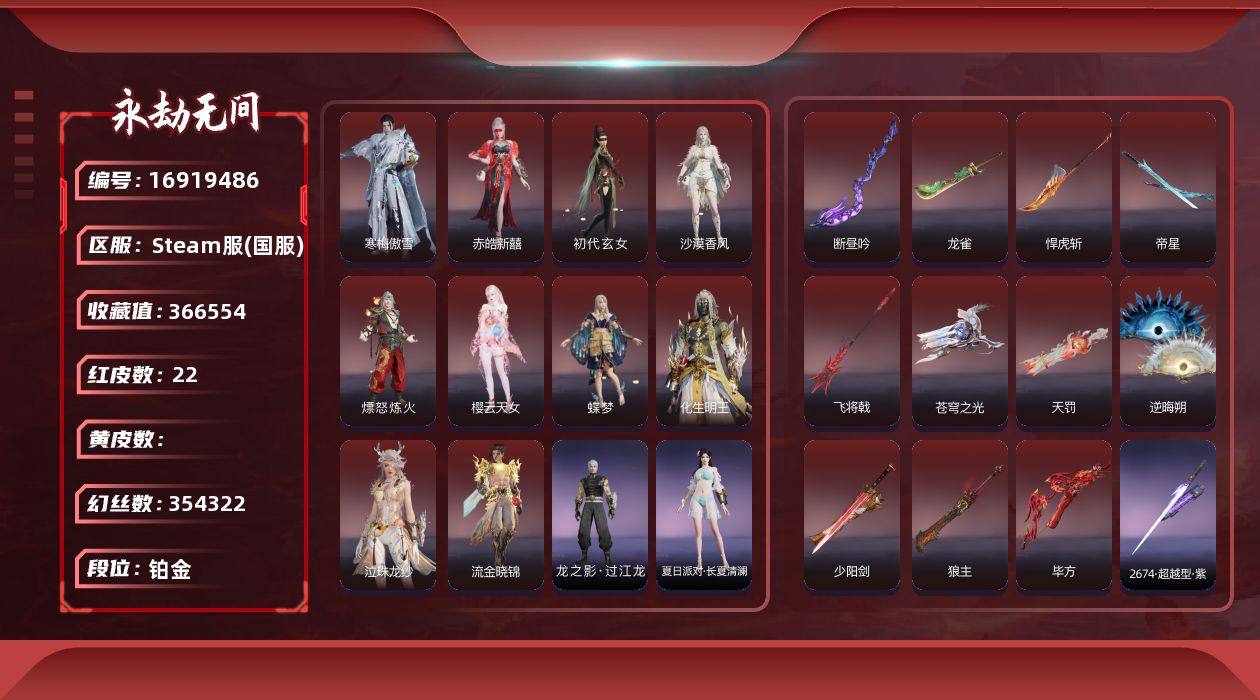Image resolution: width=1260 pixels, height=700 pixels.
Task: Choose the 苍穹之光 weapon card
Action: pos(960,351)
